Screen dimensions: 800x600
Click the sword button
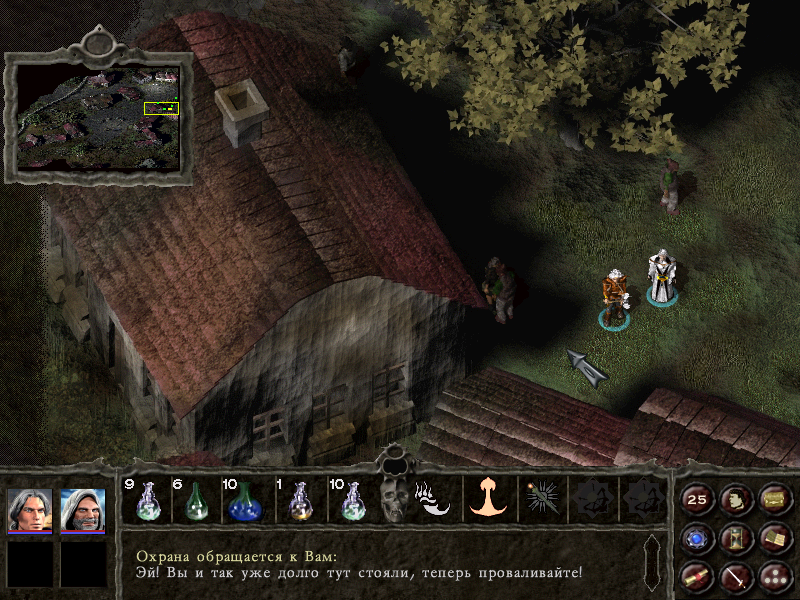(x=735, y=576)
